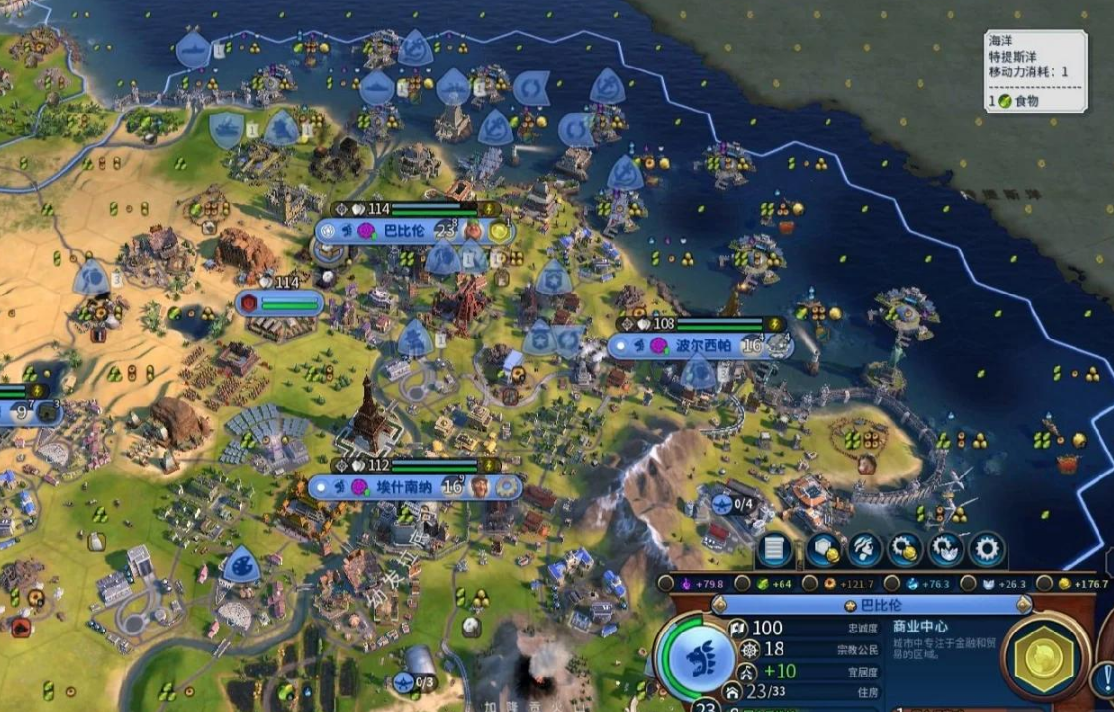Toggle gold yield focus circle
The image size is (1114, 712).
[x=1046, y=583]
